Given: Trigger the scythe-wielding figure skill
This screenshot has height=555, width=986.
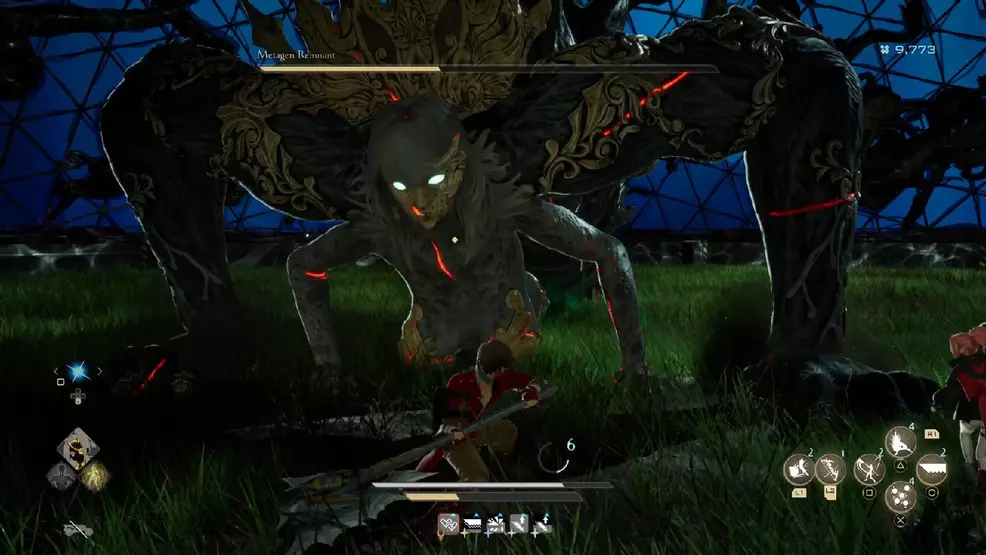Looking at the screenshot, I should click(x=869, y=469).
